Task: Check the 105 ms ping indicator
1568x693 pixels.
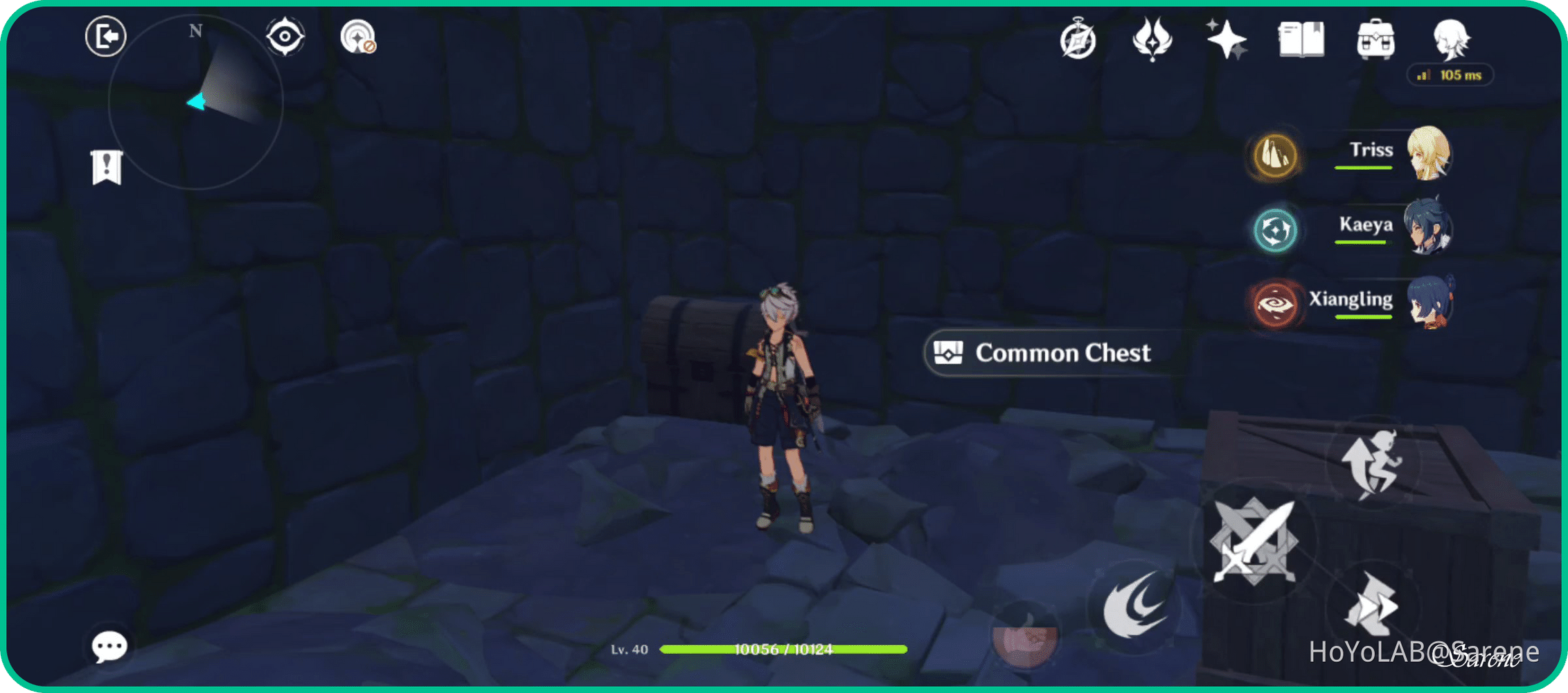Action: [x=1450, y=75]
